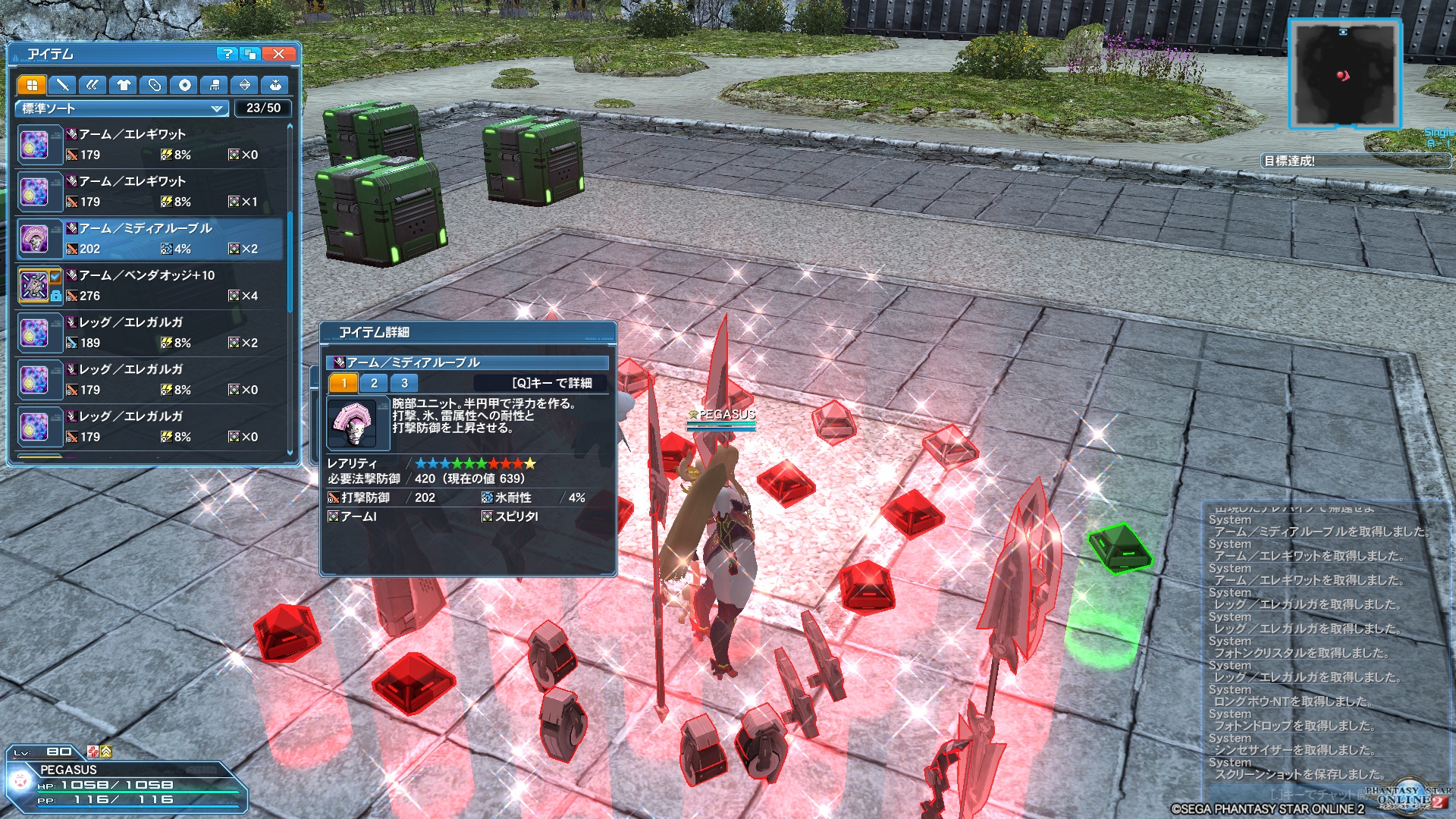
Task: Select item detail page 1 tab
Action: pyautogui.click(x=344, y=383)
